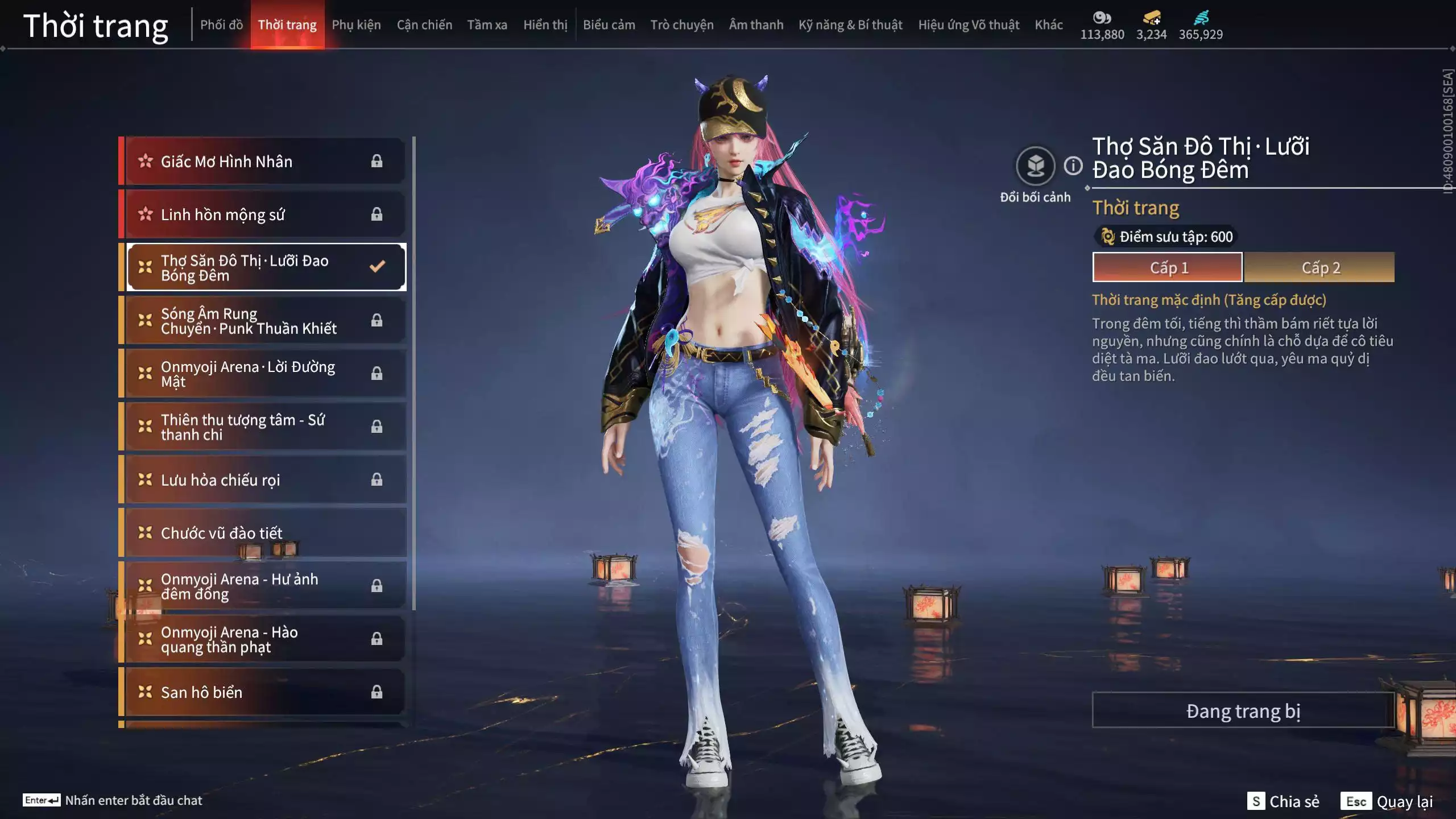The image size is (1456, 819).
Task: Open the Hiệu ứng Võ thuật tab
Action: 968,25
